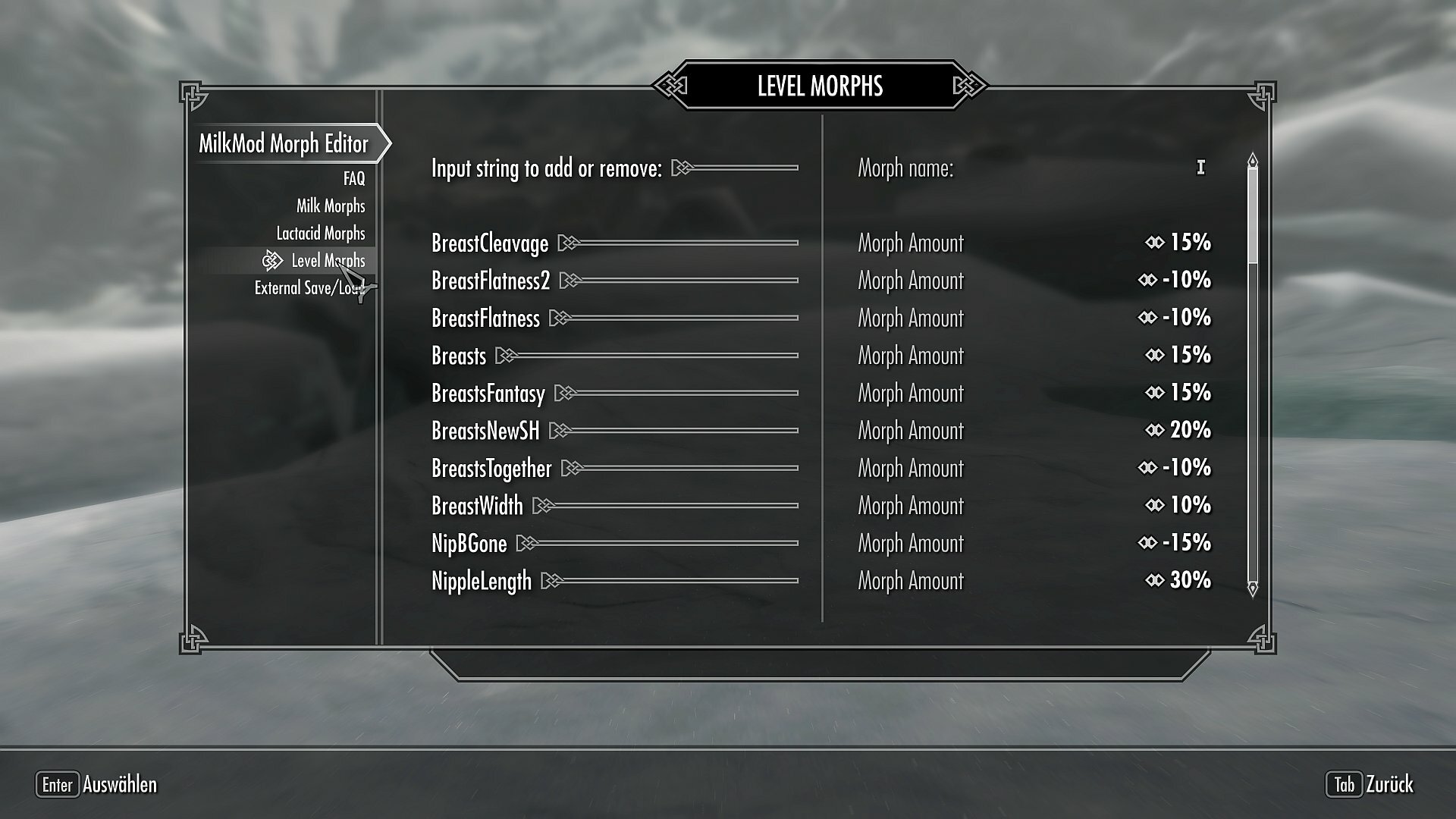This screenshot has width=1456, height=819.
Task: Select the MilkMod Morph Editor header
Action: (x=284, y=144)
